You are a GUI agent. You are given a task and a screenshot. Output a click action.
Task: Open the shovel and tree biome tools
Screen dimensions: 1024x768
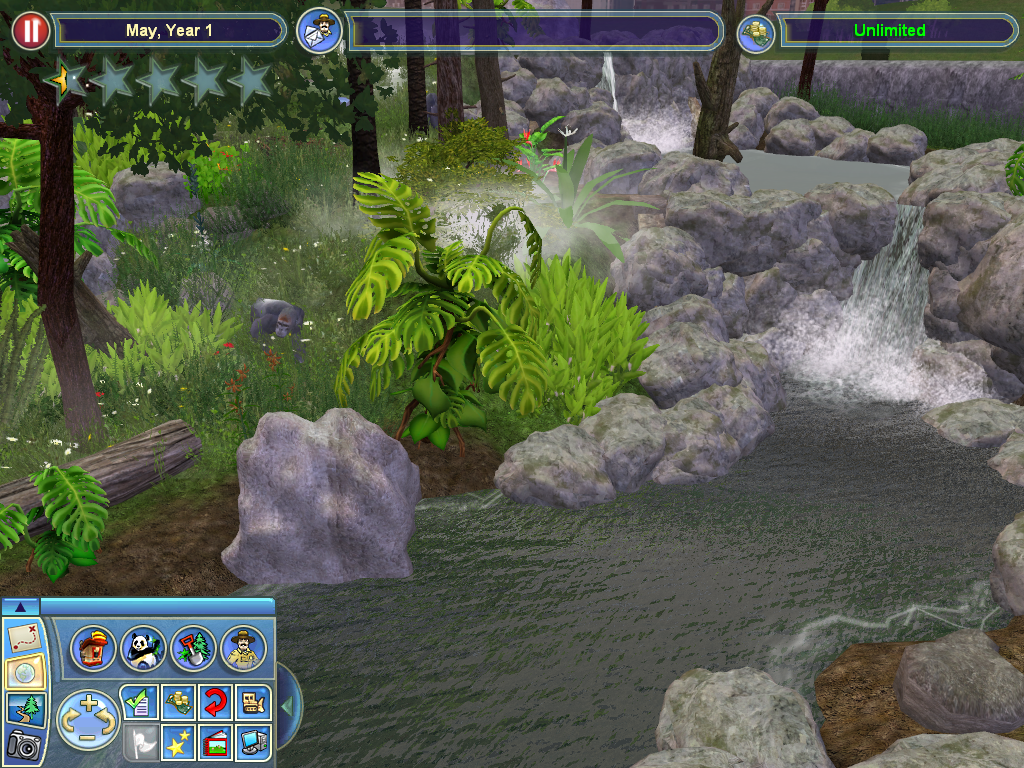tap(192, 648)
